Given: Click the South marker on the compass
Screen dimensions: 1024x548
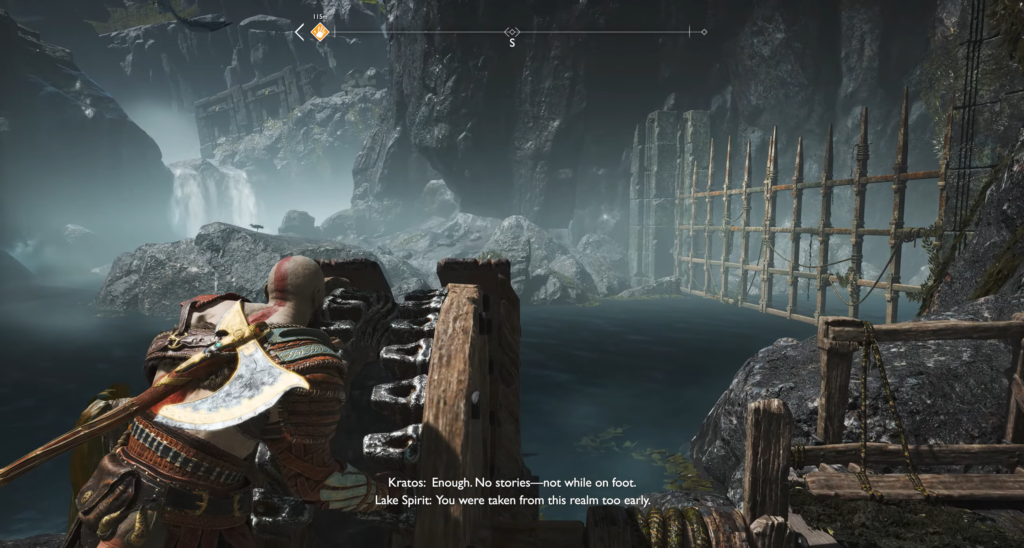Looking at the screenshot, I should pyautogui.click(x=512, y=42).
